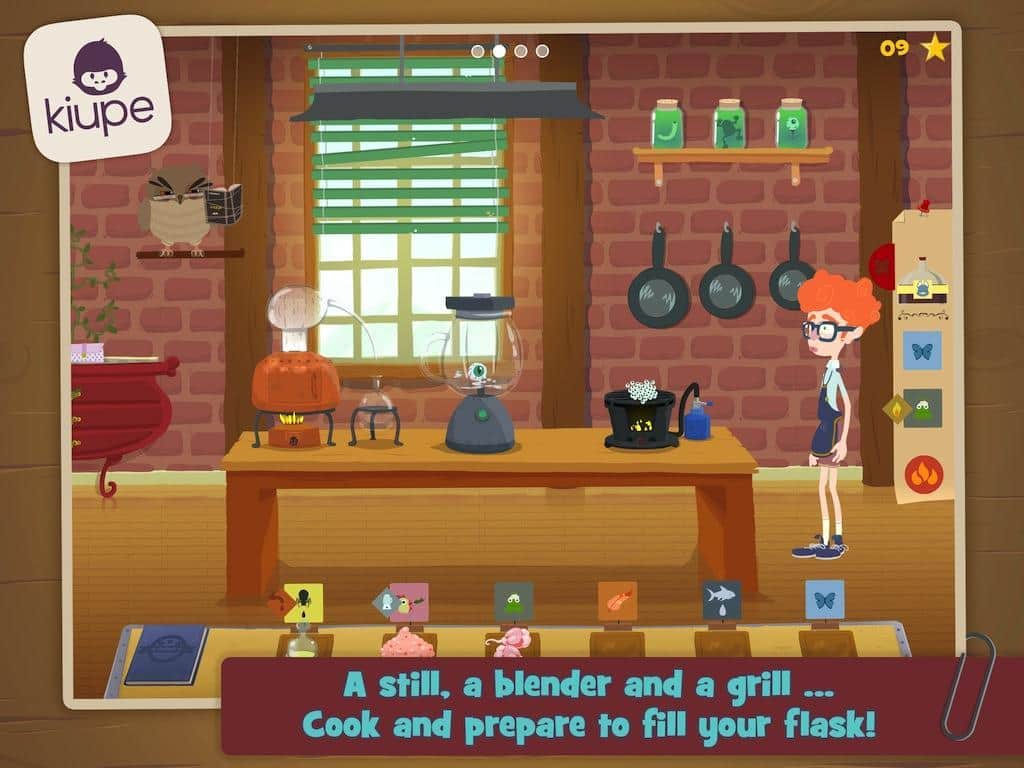Click the kiupe logo badge

tap(98, 88)
